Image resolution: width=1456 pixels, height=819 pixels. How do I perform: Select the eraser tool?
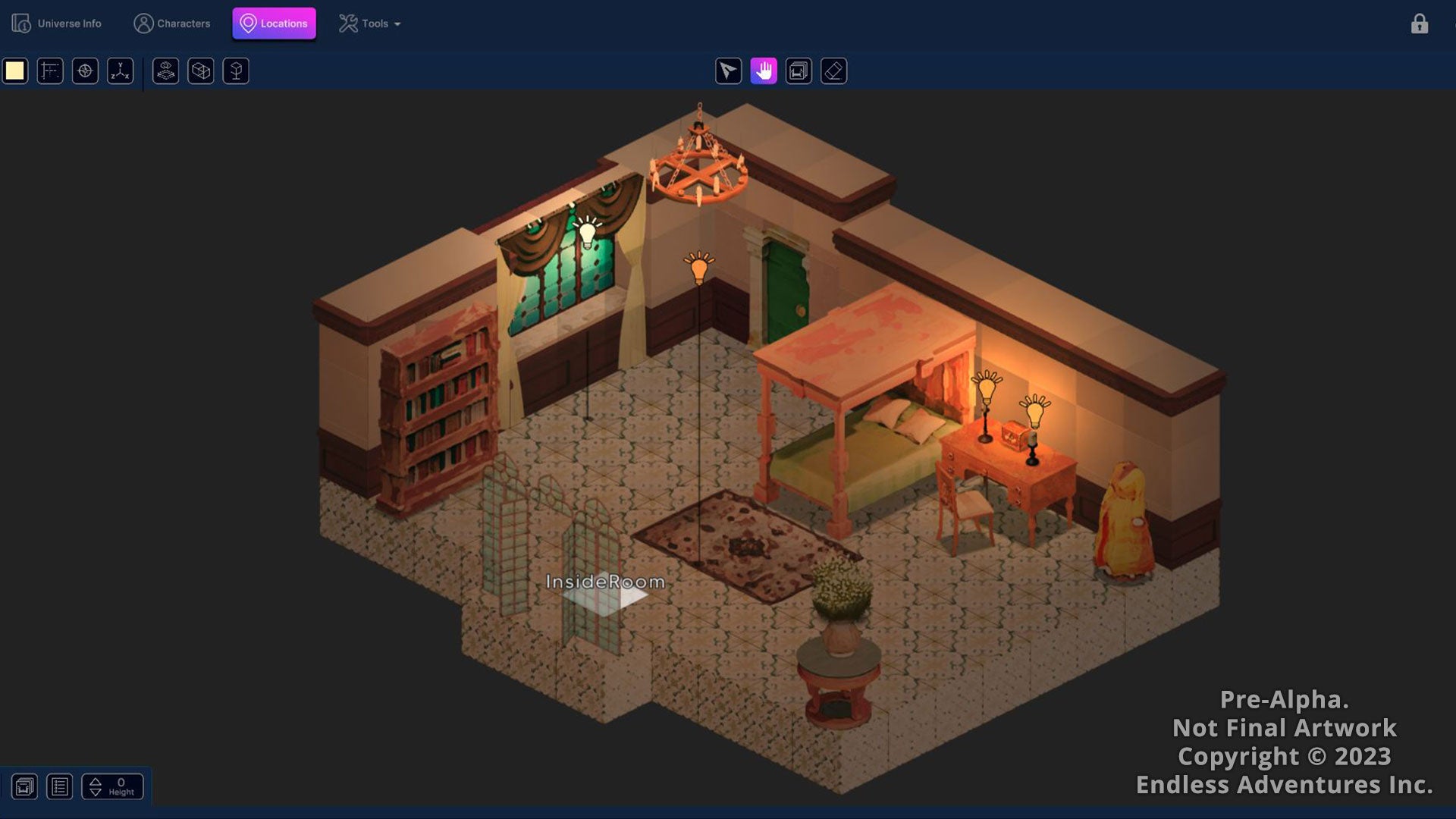point(833,71)
